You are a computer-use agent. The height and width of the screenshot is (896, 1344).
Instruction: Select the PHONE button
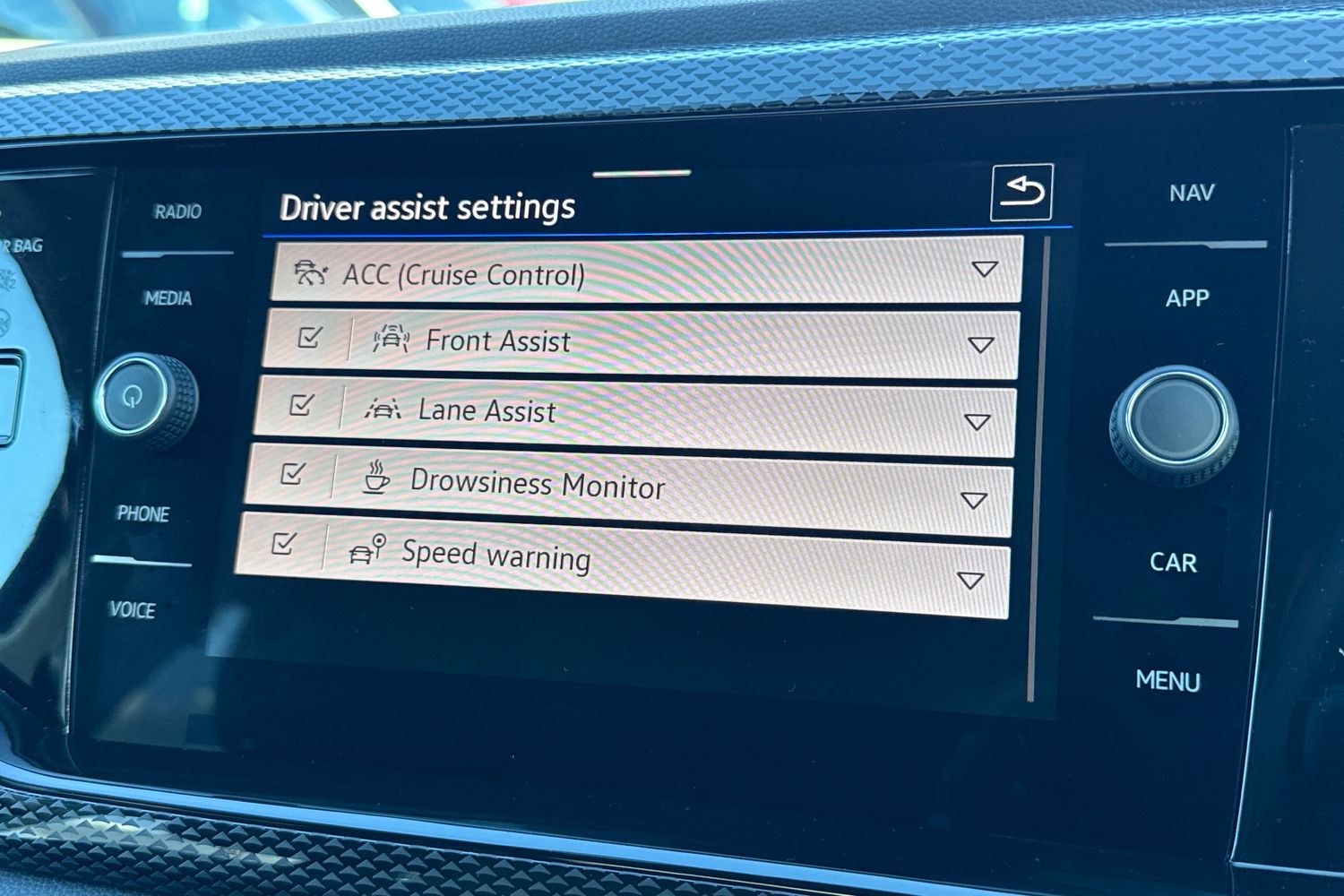click(142, 513)
